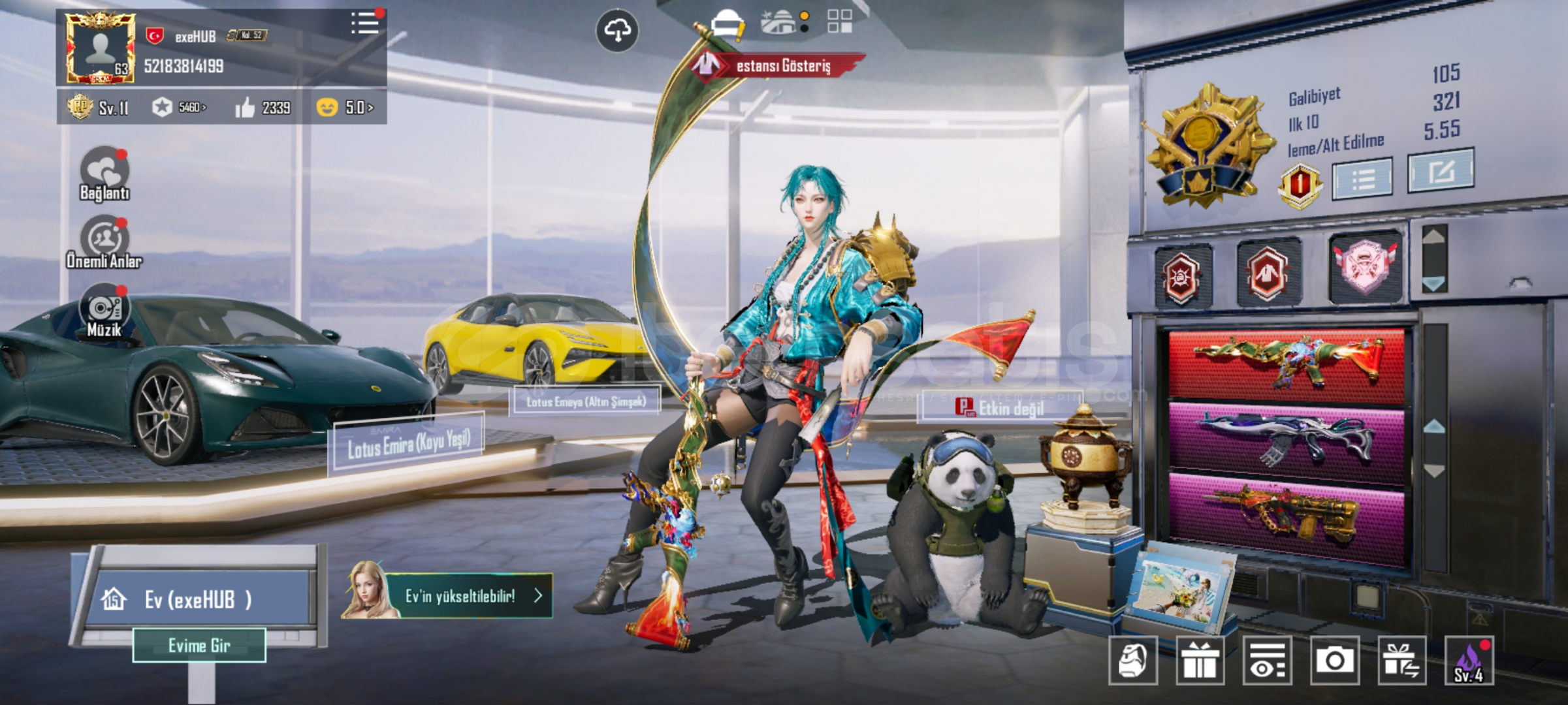Give a like with the thumbs-up icon
The width and height of the screenshot is (1568, 705).
(x=245, y=108)
